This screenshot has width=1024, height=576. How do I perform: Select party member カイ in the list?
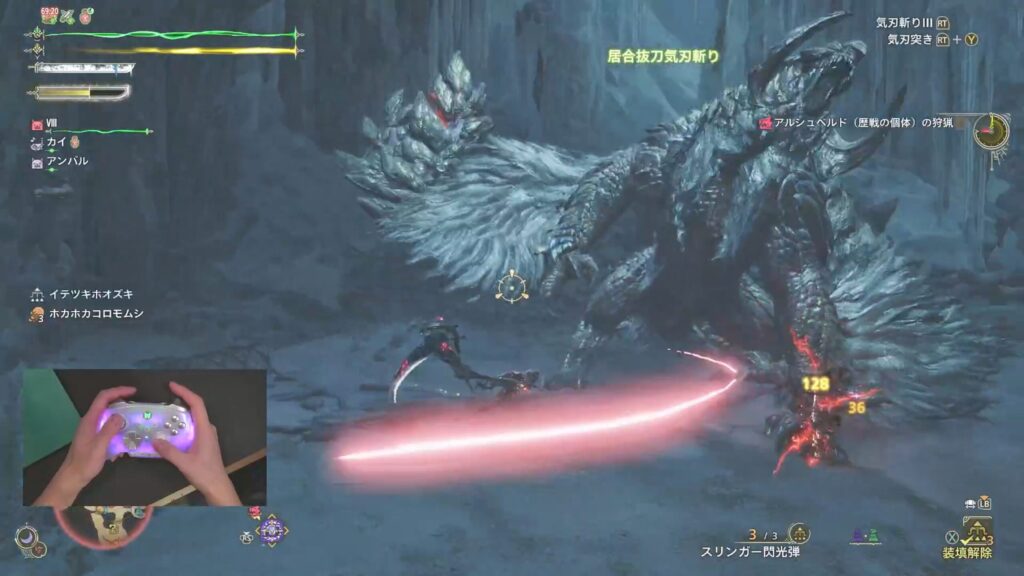(55, 143)
